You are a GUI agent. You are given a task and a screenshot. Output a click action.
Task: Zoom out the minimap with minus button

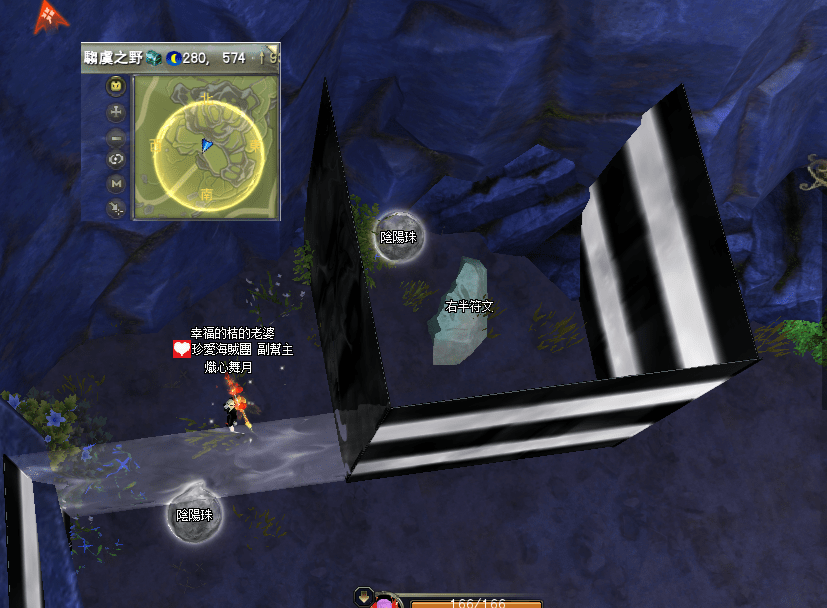pyautogui.click(x=116, y=136)
